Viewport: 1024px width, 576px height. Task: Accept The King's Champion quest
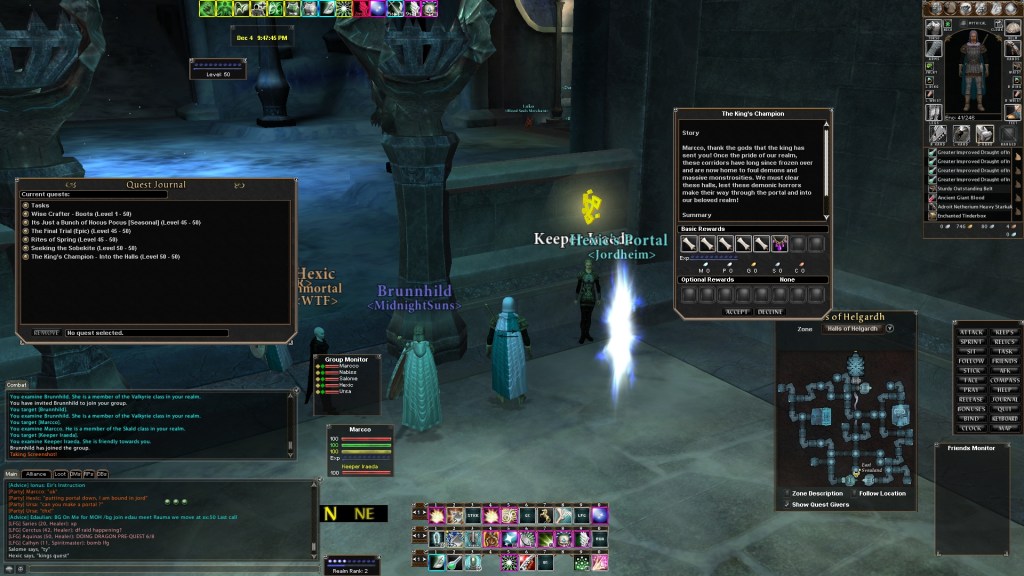(x=737, y=312)
